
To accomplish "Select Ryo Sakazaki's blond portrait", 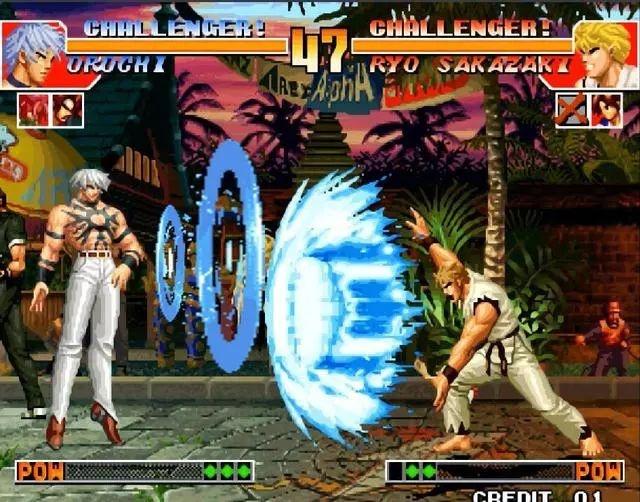I will pyautogui.click(x=604, y=53).
